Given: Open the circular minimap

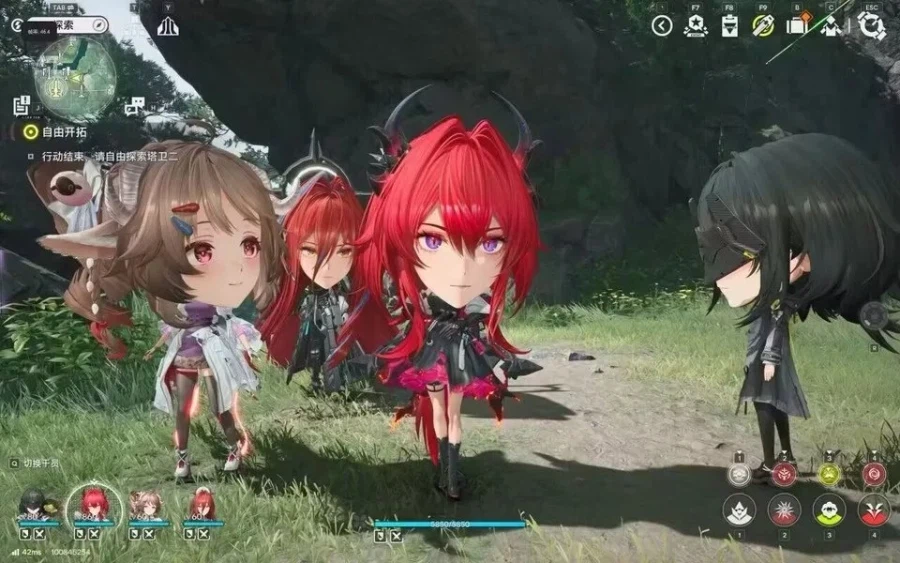Looking at the screenshot, I should (74, 78).
